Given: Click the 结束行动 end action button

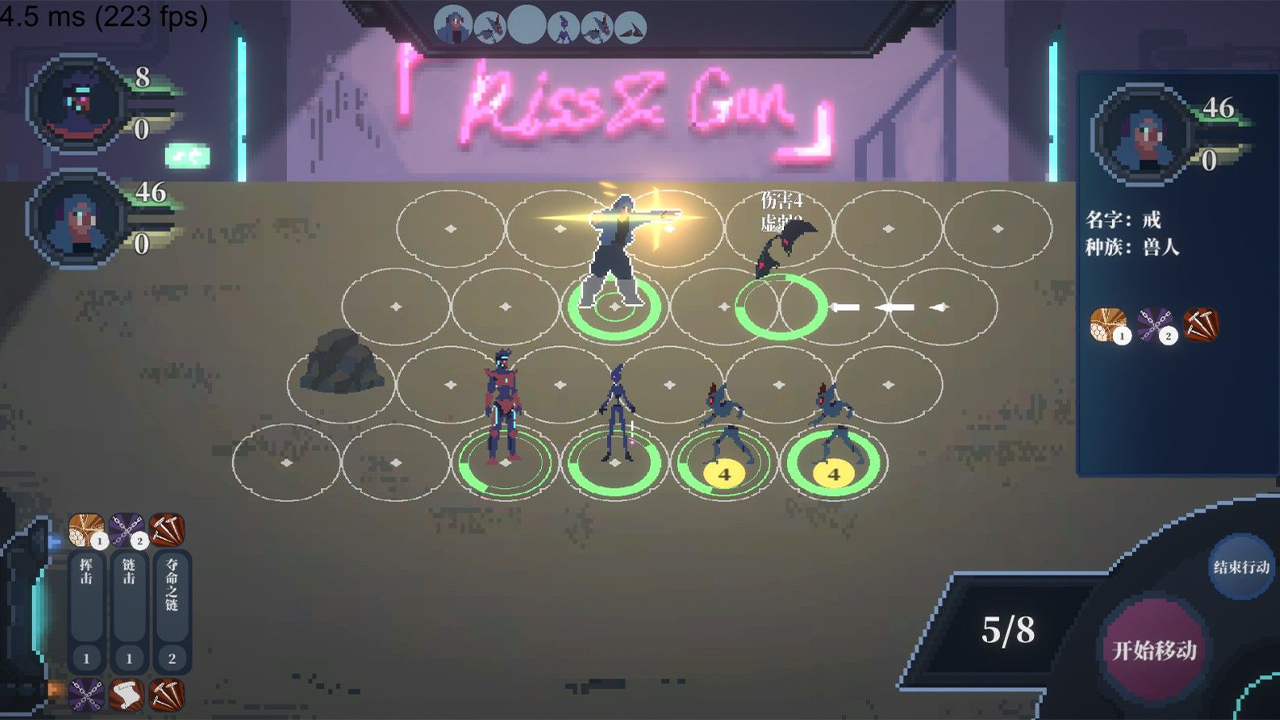Looking at the screenshot, I should click(x=1242, y=567).
